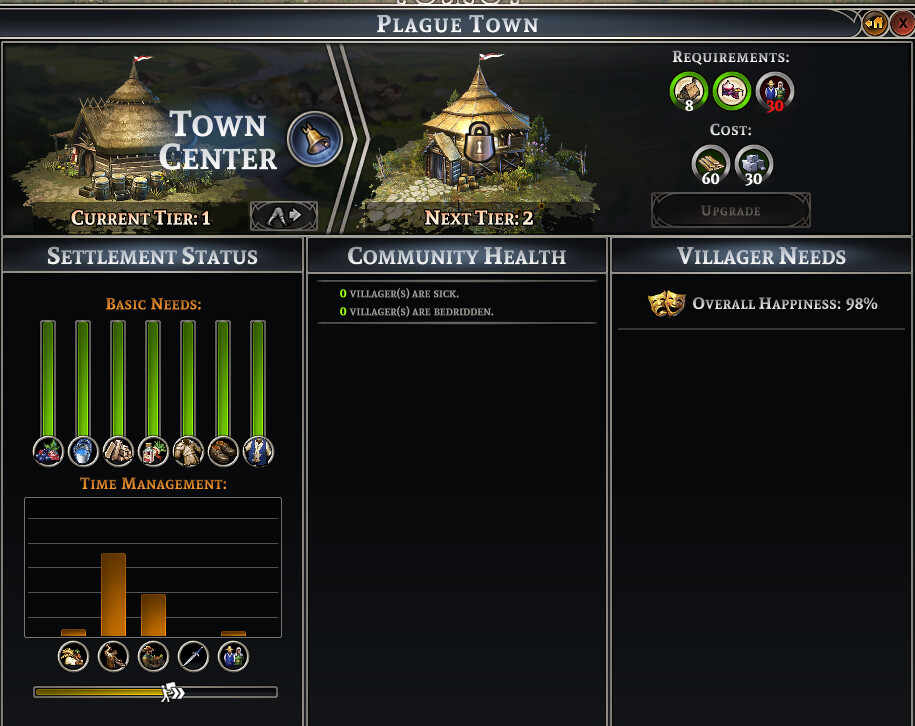This screenshot has height=726, width=915.
Task: Click the time management slider handle
Action: [x=172, y=691]
